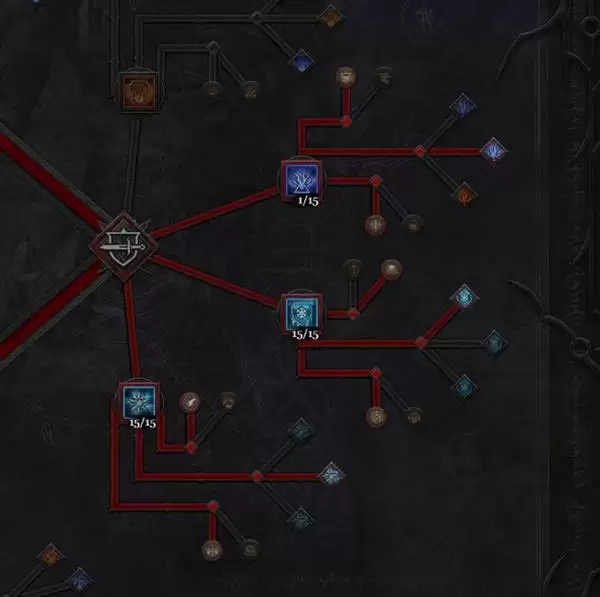Choose the Frost Nova skill node
The width and height of the screenshot is (600, 597).
[138, 401]
